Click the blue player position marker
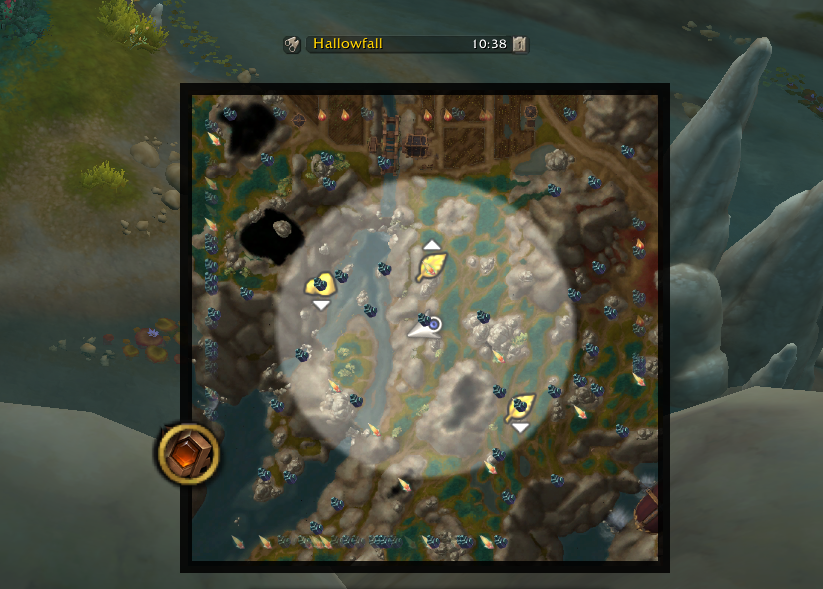Image resolution: width=823 pixels, height=589 pixels. pyautogui.click(x=435, y=324)
